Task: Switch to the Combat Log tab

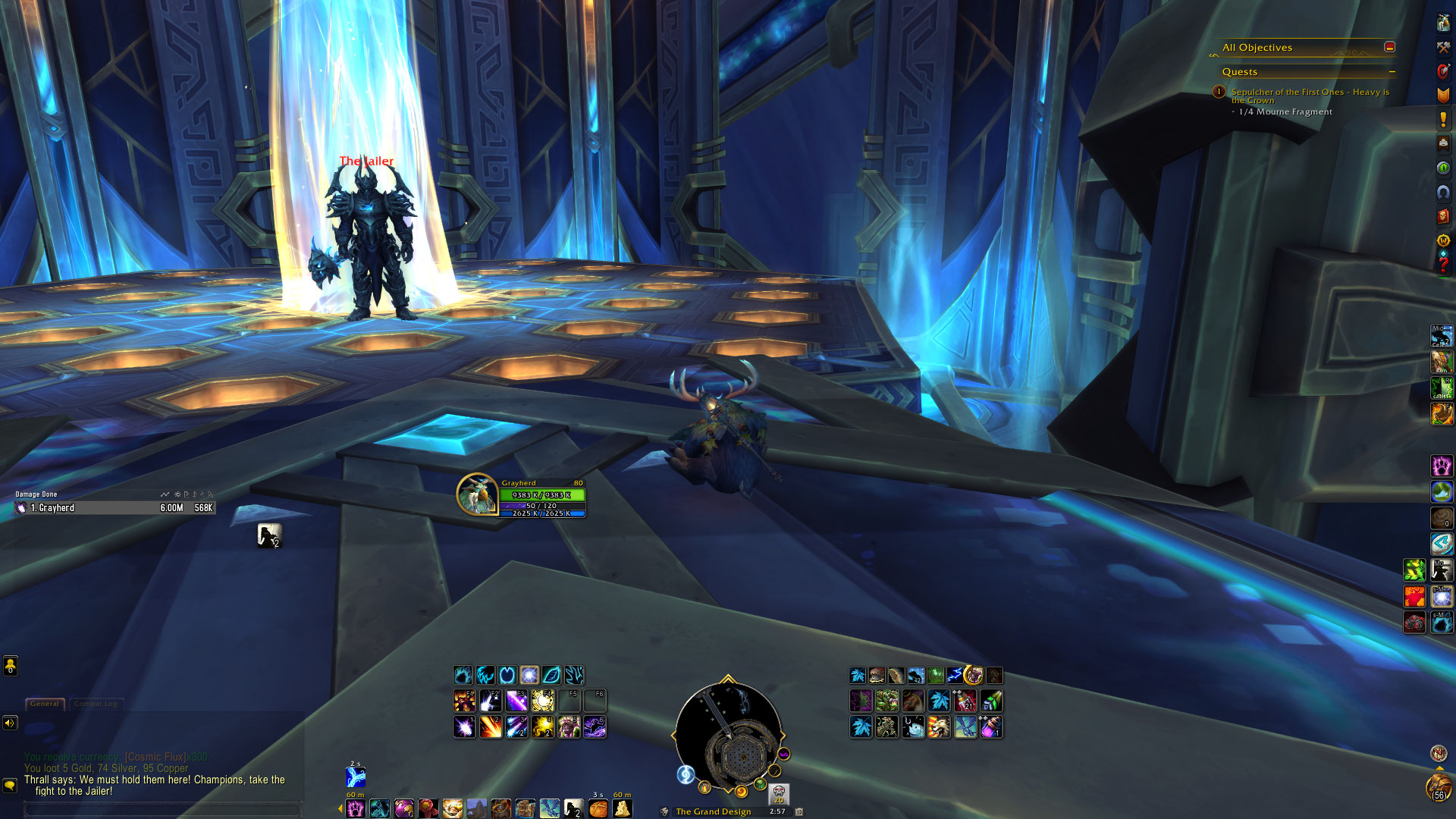Action: (96, 704)
